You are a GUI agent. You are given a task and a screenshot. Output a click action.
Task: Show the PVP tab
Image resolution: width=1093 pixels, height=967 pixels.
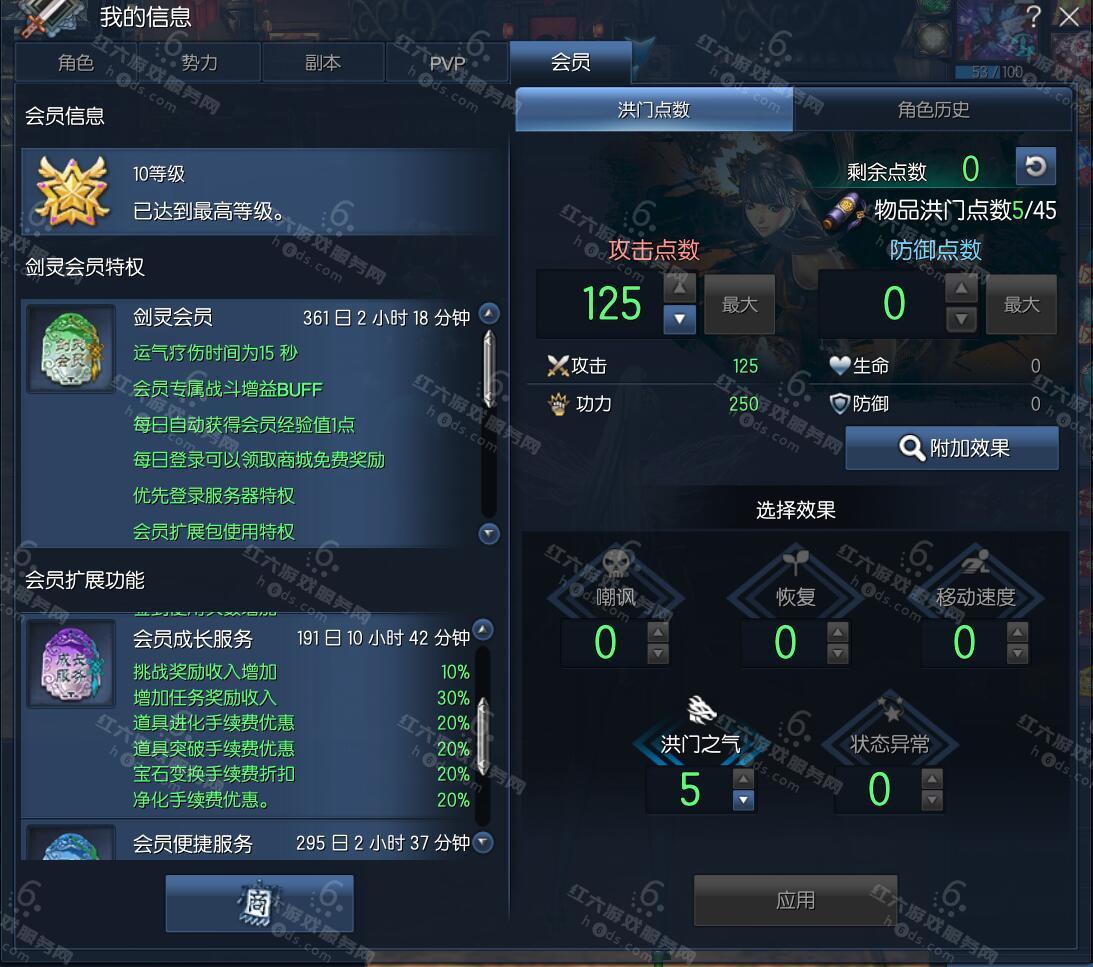(x=447, y=63)
